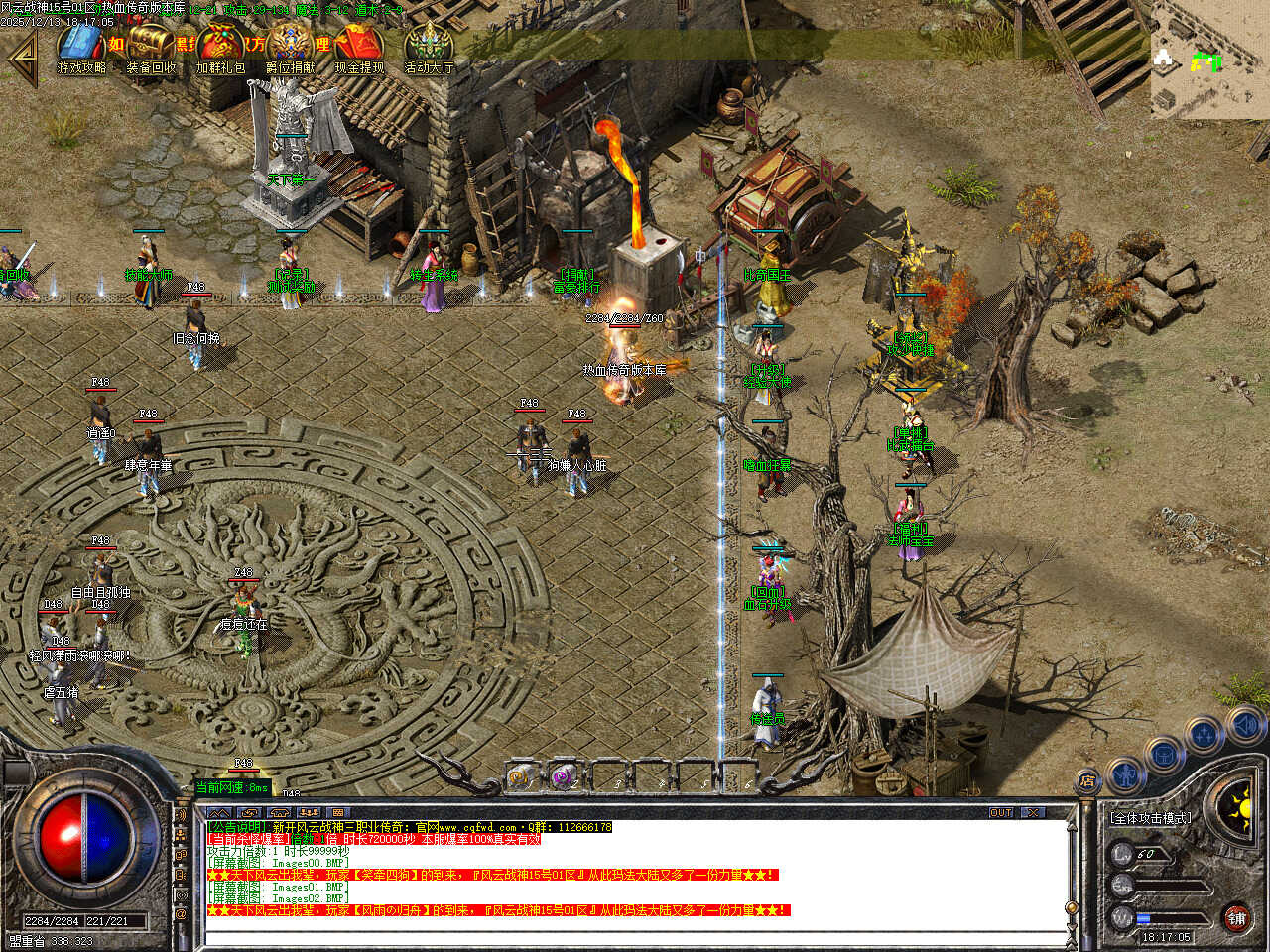This screenshot has height=952, width=1270.
Task: Close the game with the X button
Action: (x=1033, y=812)
